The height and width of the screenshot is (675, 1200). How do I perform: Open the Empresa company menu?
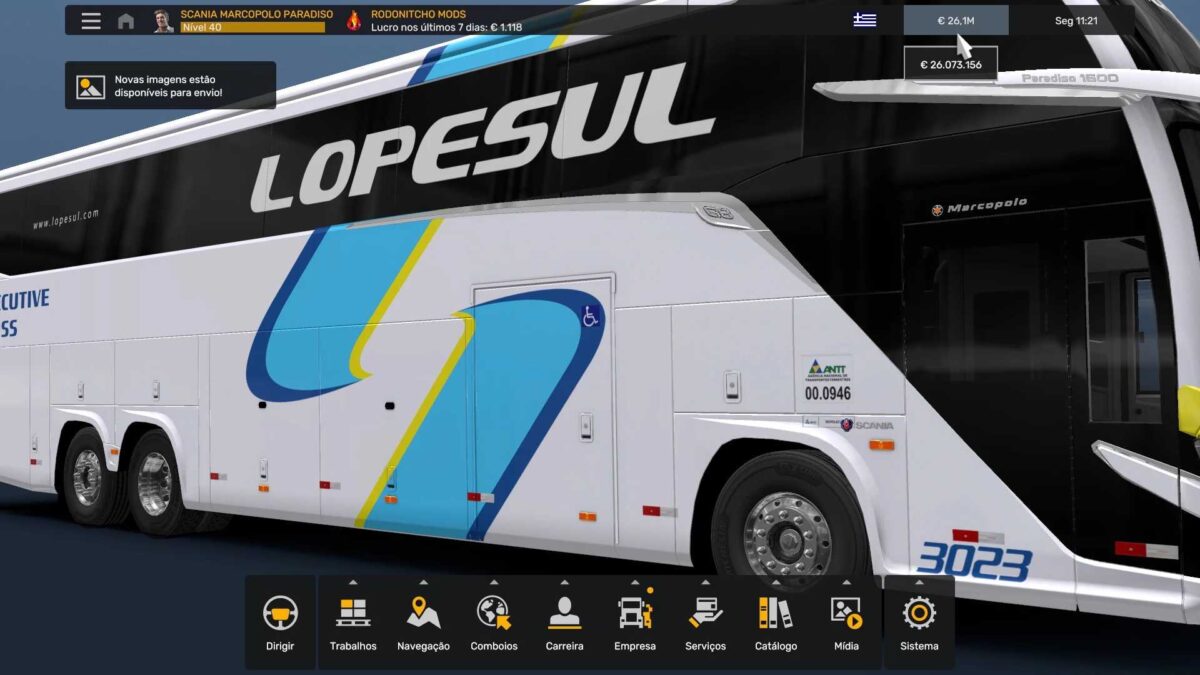[x=635, y=622]
